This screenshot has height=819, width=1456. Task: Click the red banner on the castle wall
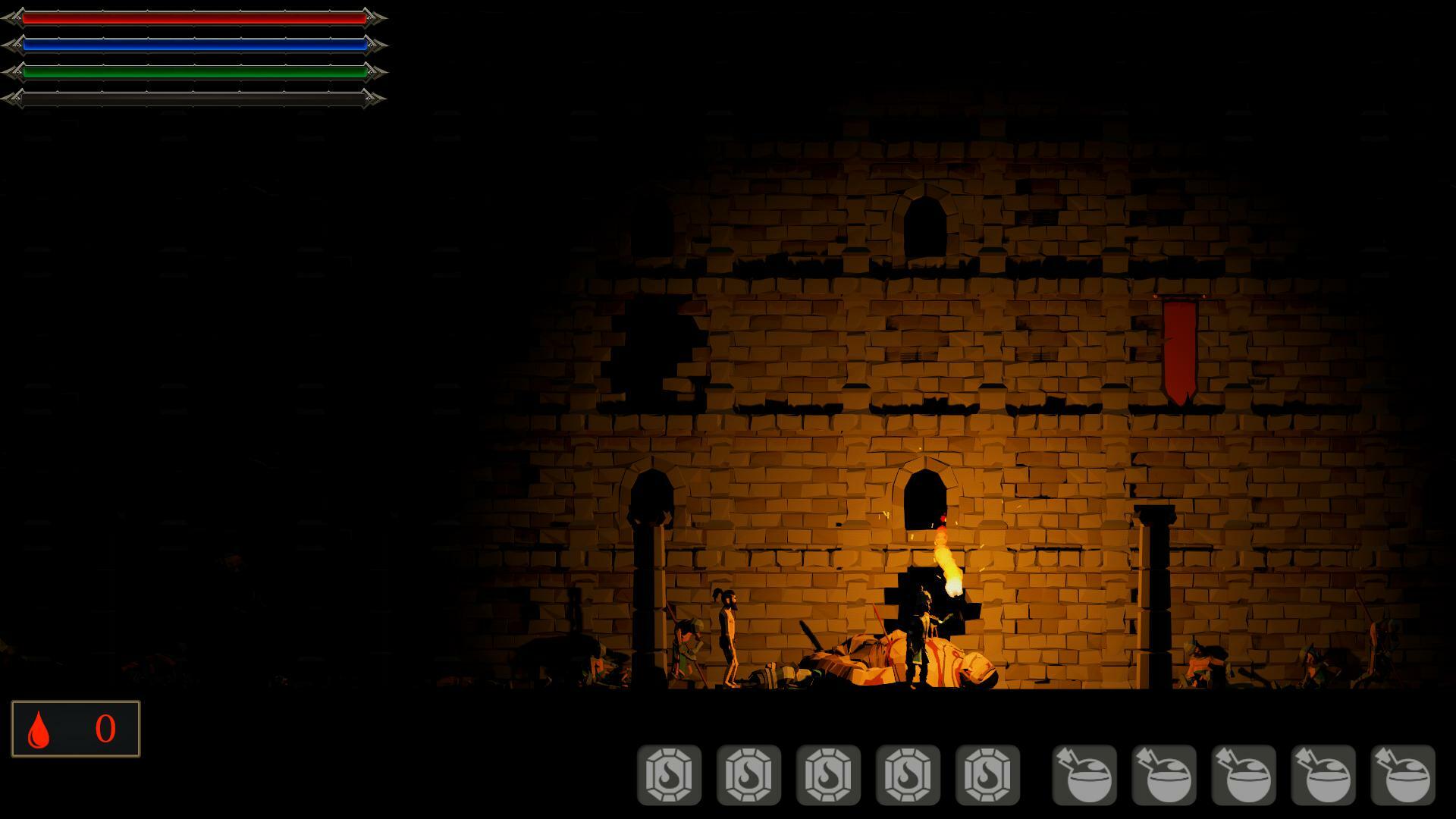coord(1181,349)
